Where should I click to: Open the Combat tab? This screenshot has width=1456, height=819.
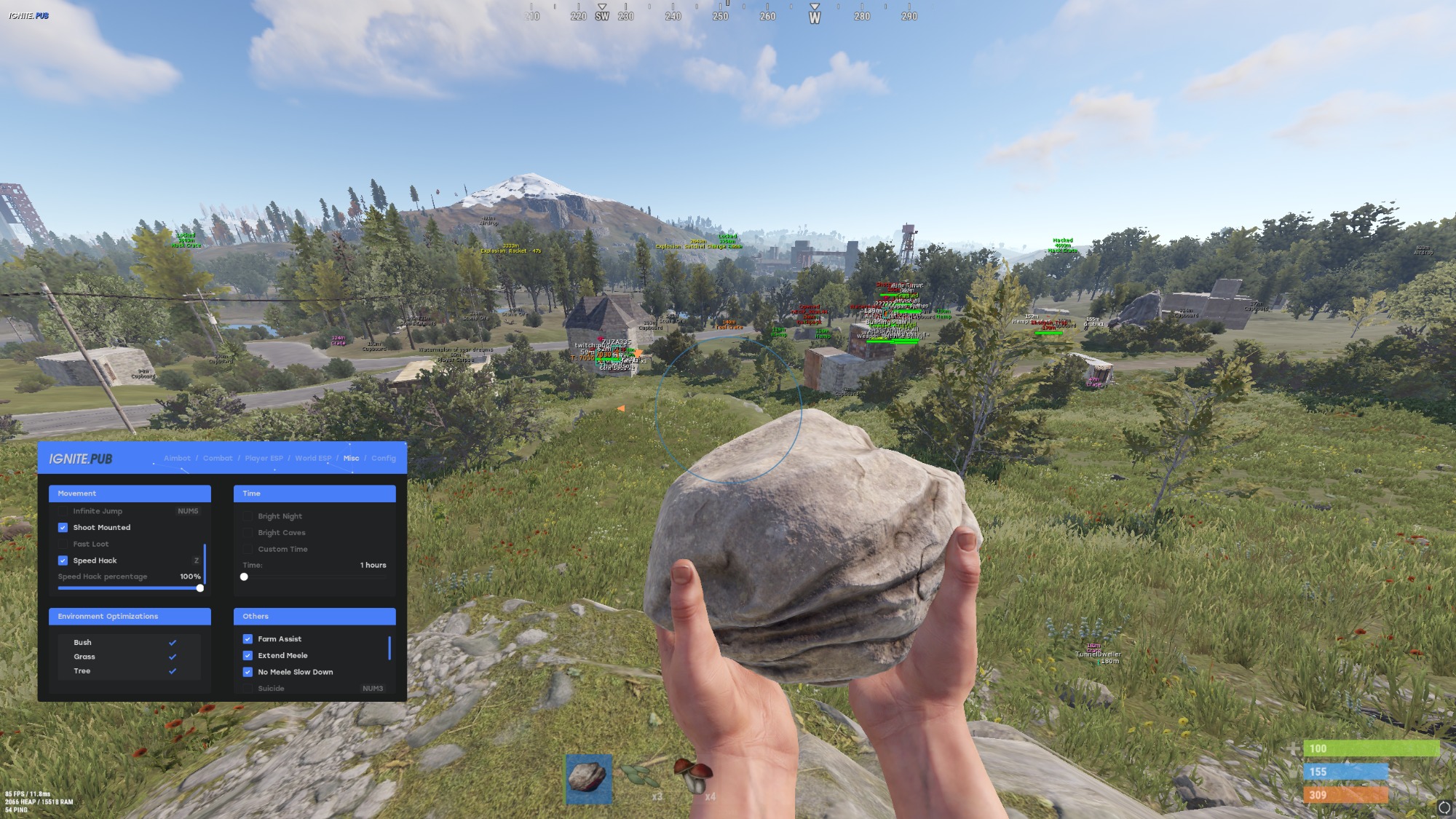pos(218,459)
